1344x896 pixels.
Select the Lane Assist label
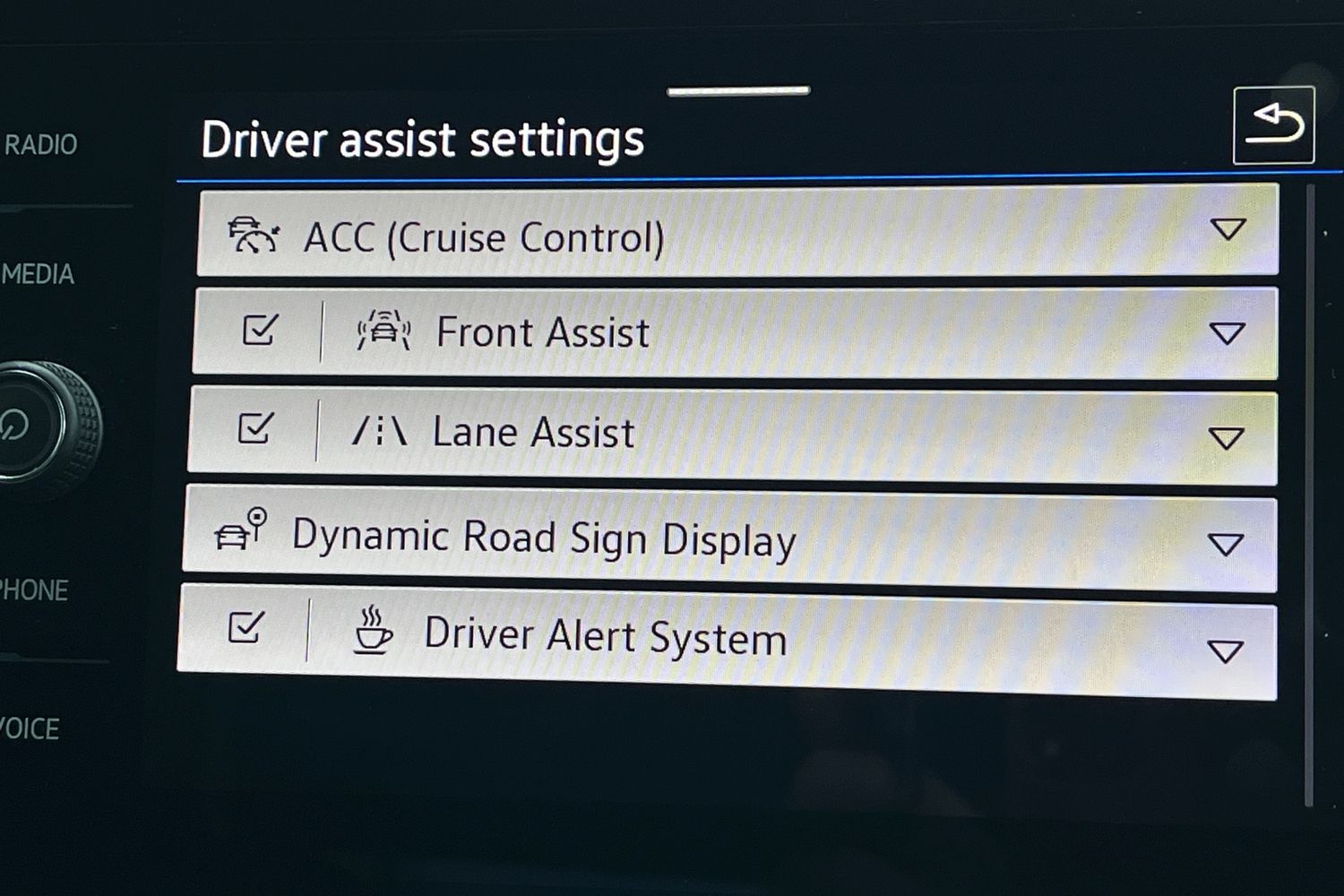(x=533, y=433)
